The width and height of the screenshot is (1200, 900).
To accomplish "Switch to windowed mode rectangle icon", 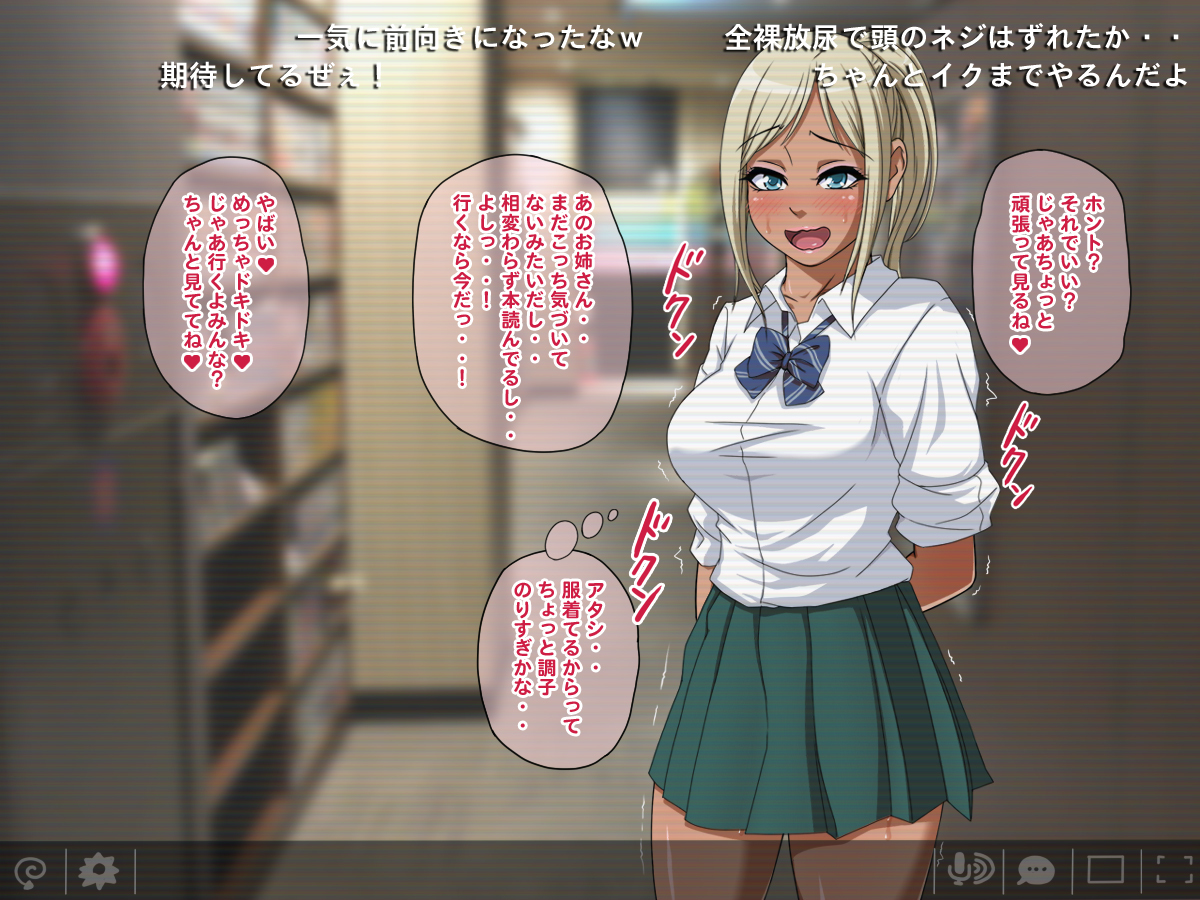I will coord(1106,870).
